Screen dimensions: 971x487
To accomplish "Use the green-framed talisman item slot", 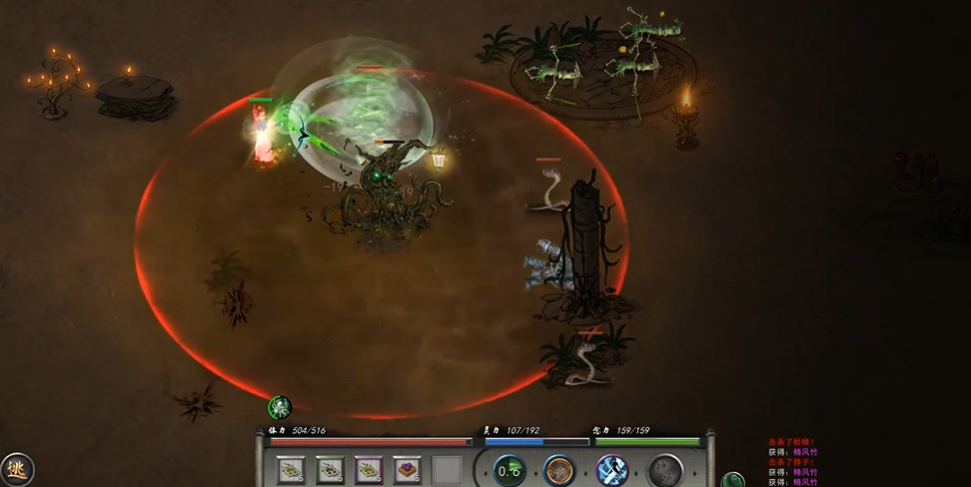I will coord(330,469).
